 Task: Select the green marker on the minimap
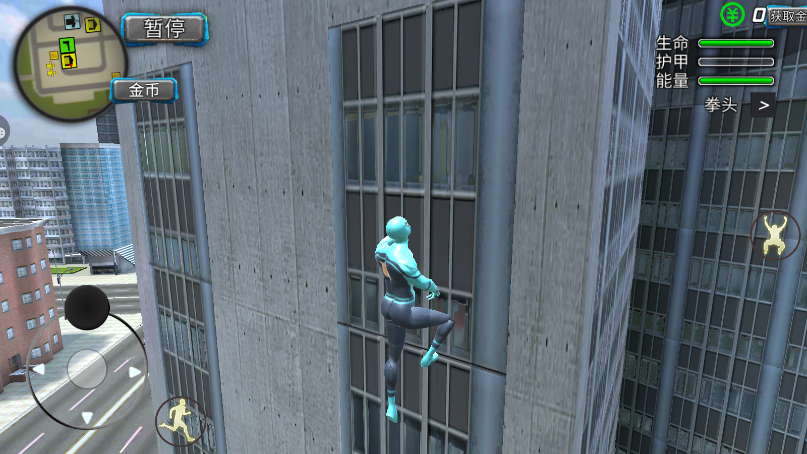66,45
